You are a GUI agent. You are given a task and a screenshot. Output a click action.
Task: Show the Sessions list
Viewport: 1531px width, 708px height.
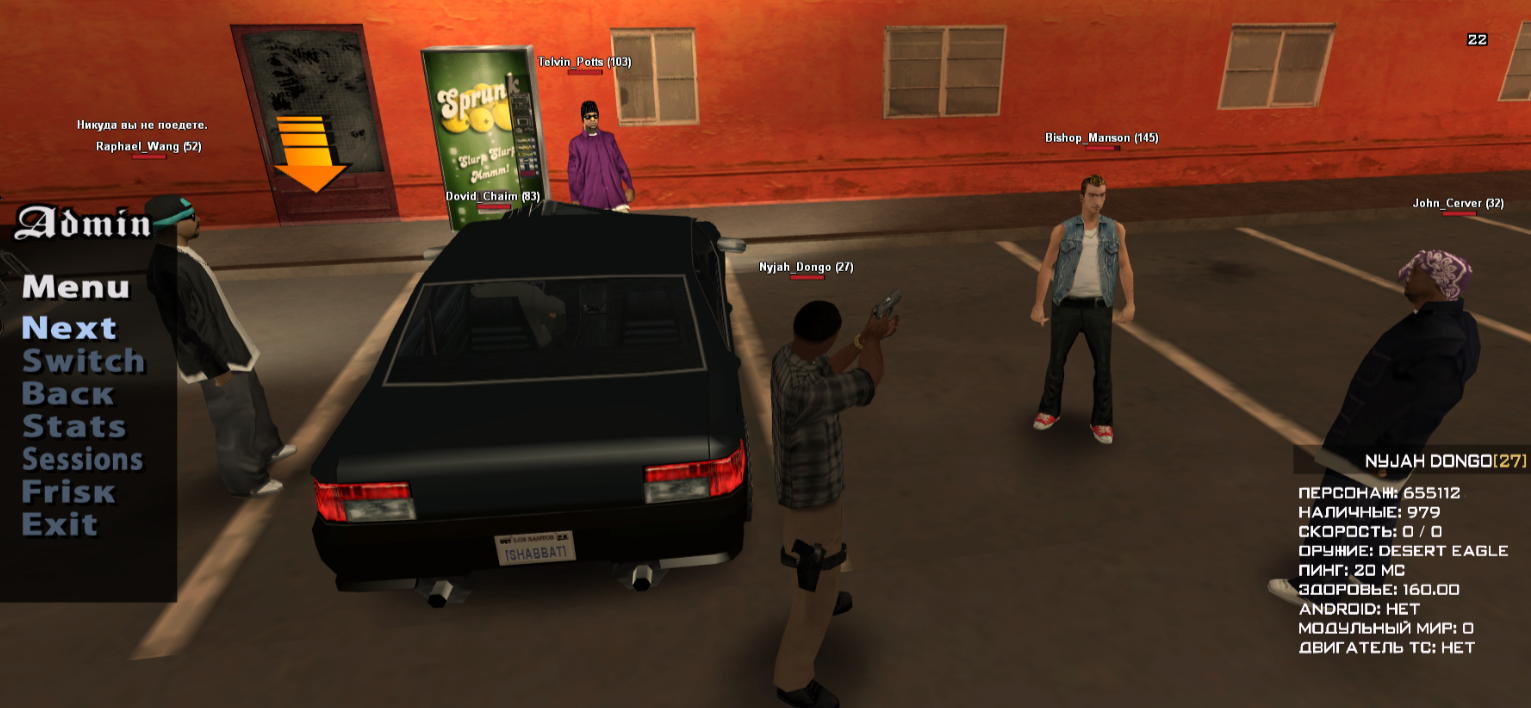82,460
